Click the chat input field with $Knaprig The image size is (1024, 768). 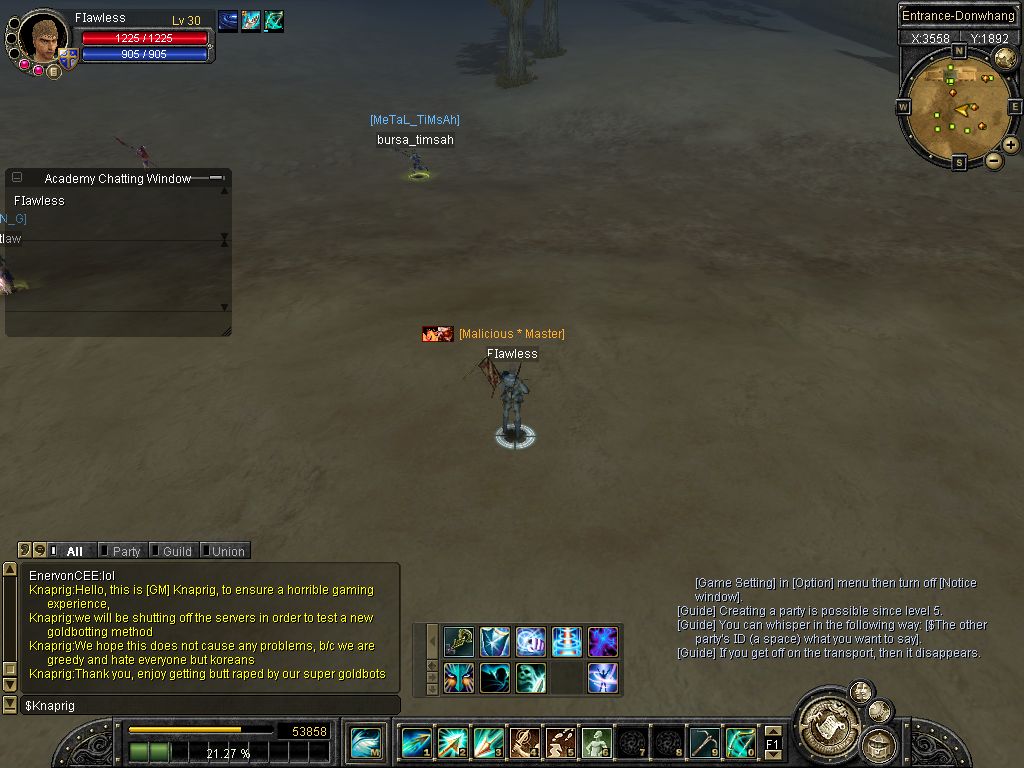(x=210, y=705)
